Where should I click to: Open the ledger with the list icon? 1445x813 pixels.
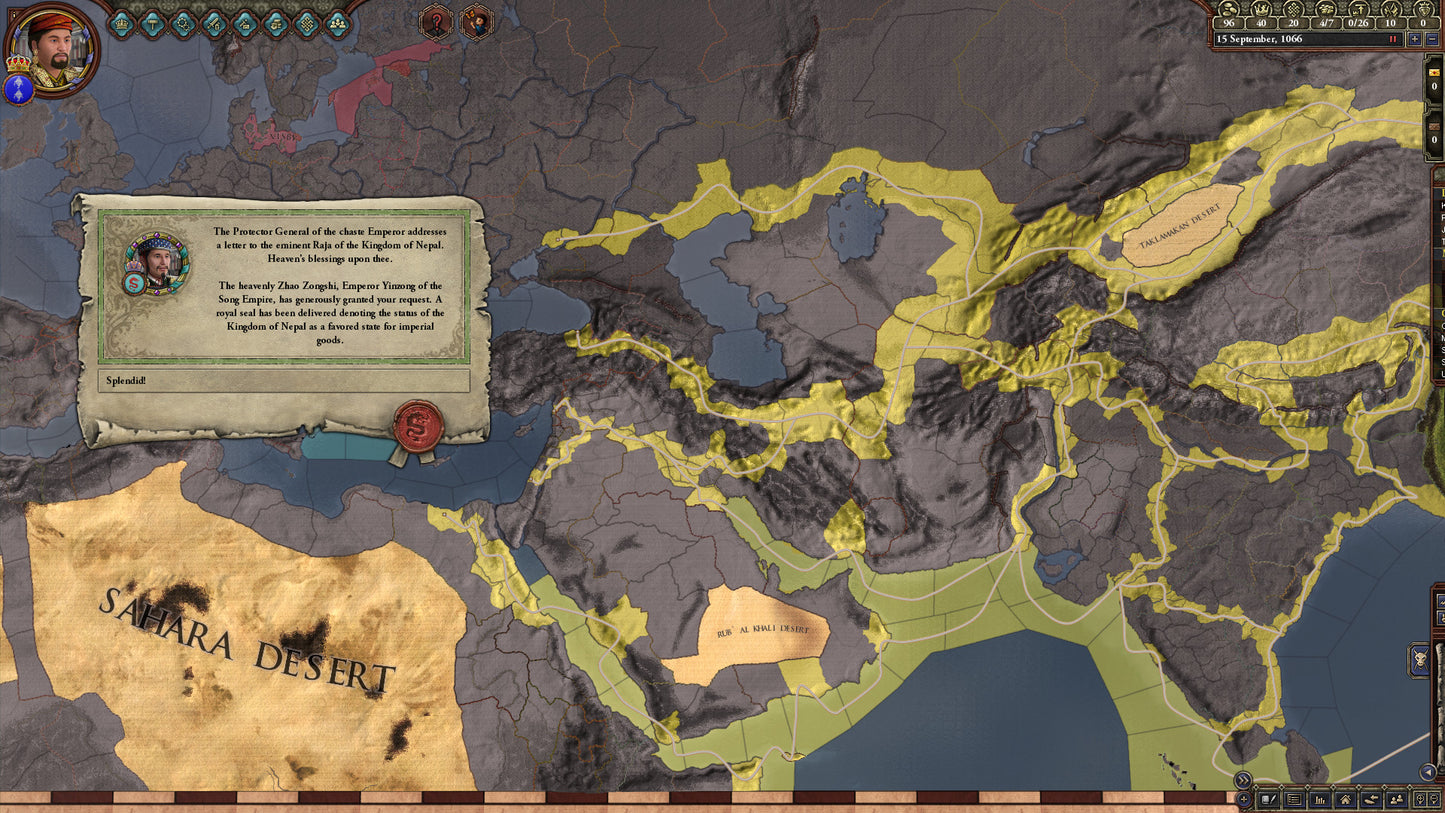[1293, 799]
